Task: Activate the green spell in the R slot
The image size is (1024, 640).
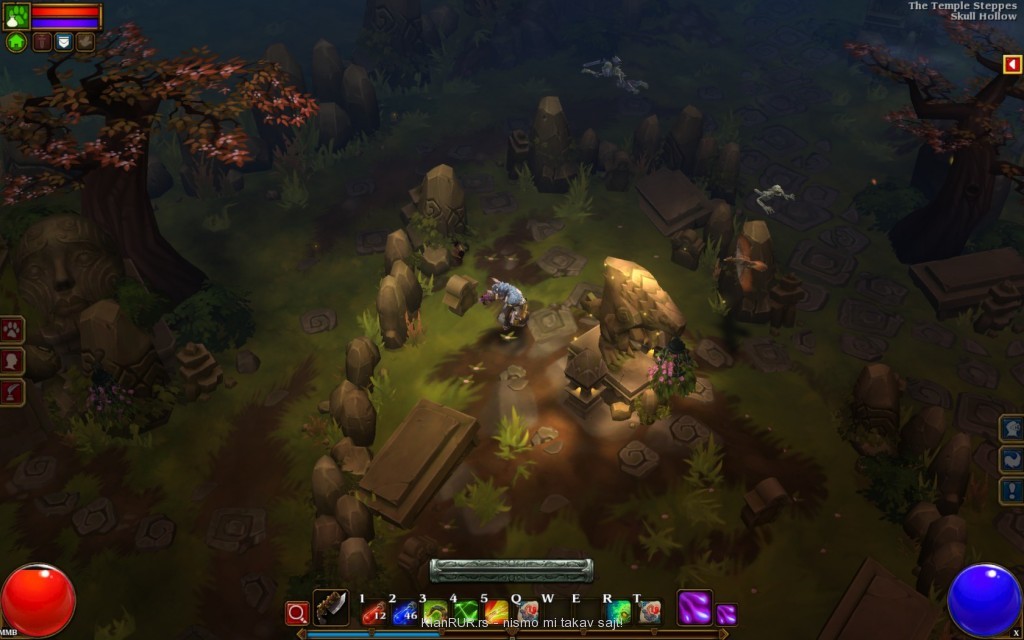Action: [x=619, y=612]
